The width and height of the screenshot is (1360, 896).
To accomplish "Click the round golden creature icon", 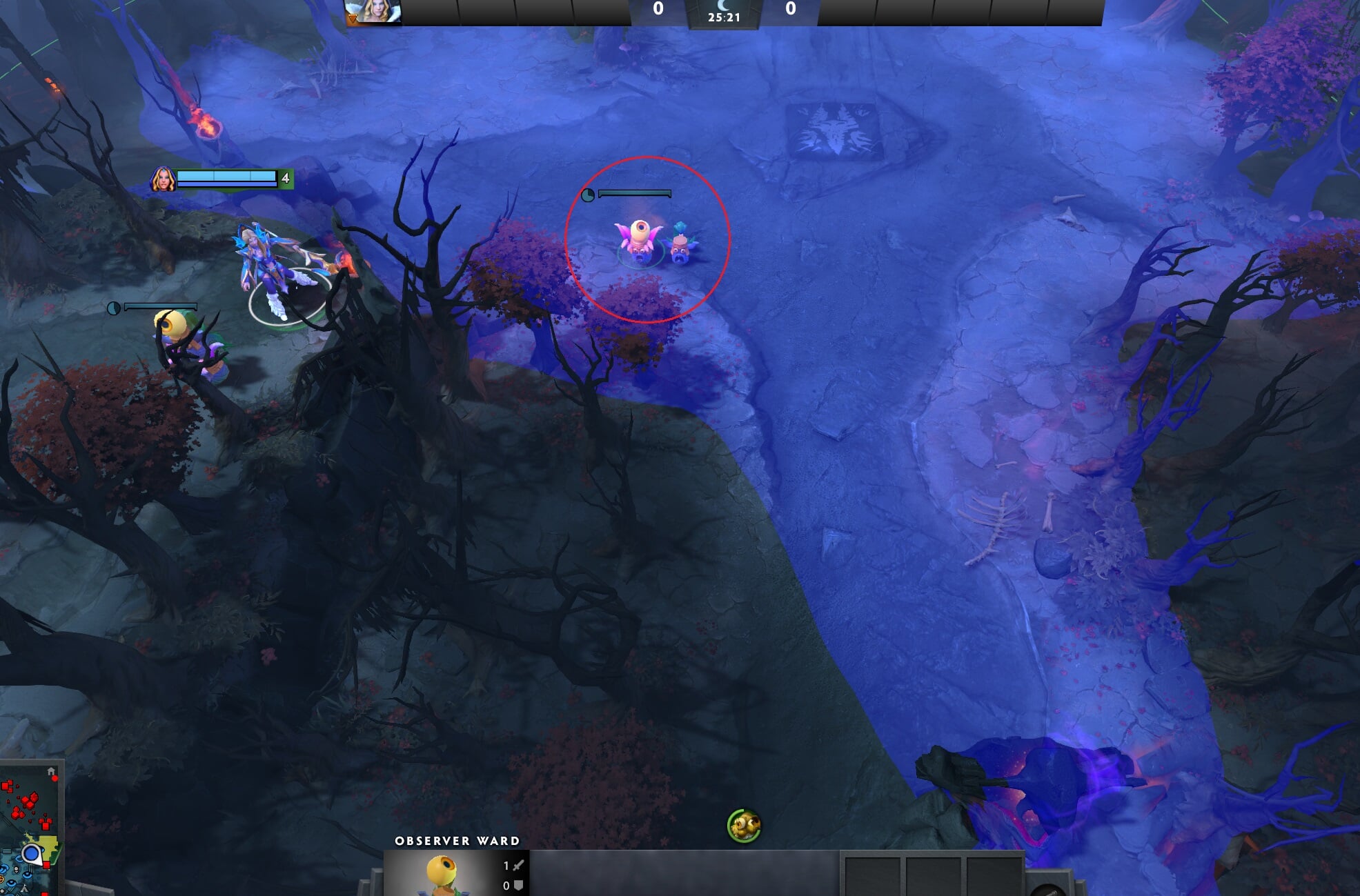I will click(x=743, y=826).
